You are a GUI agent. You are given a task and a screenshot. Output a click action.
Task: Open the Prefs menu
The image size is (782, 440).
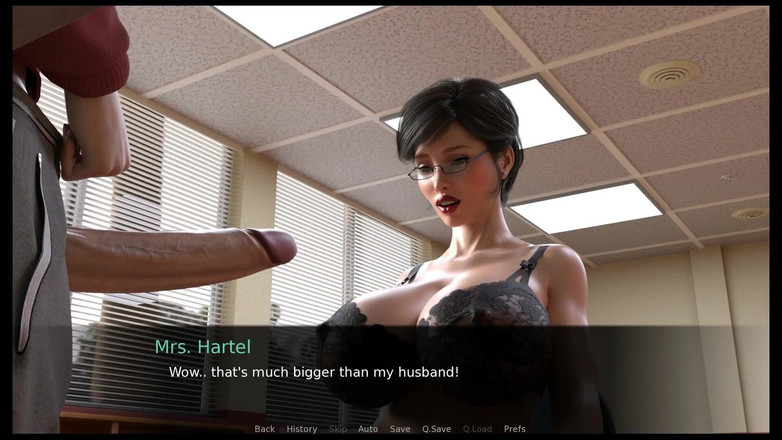click(x=514, y=429)
